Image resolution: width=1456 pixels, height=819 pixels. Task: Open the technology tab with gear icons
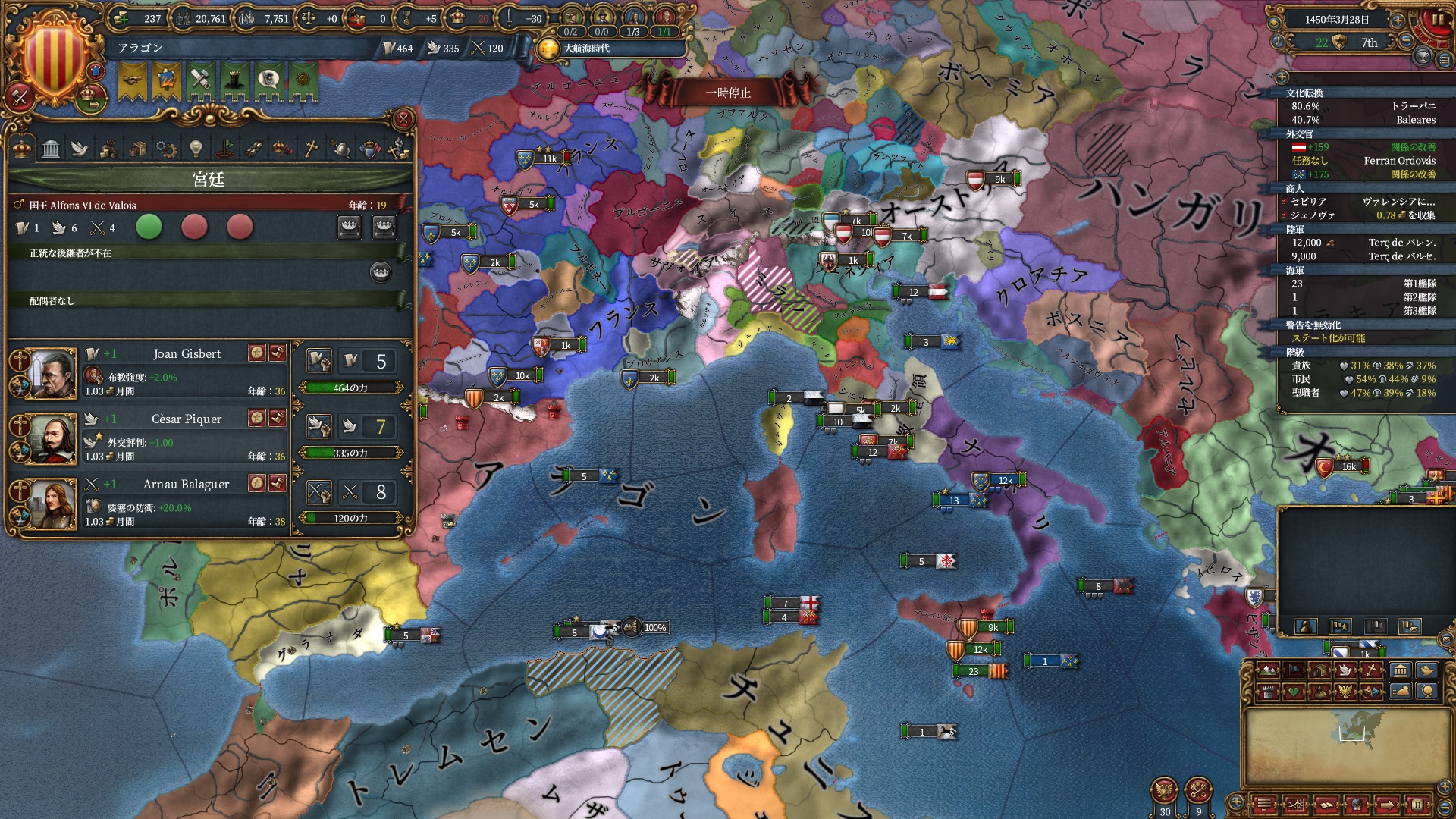166,149
